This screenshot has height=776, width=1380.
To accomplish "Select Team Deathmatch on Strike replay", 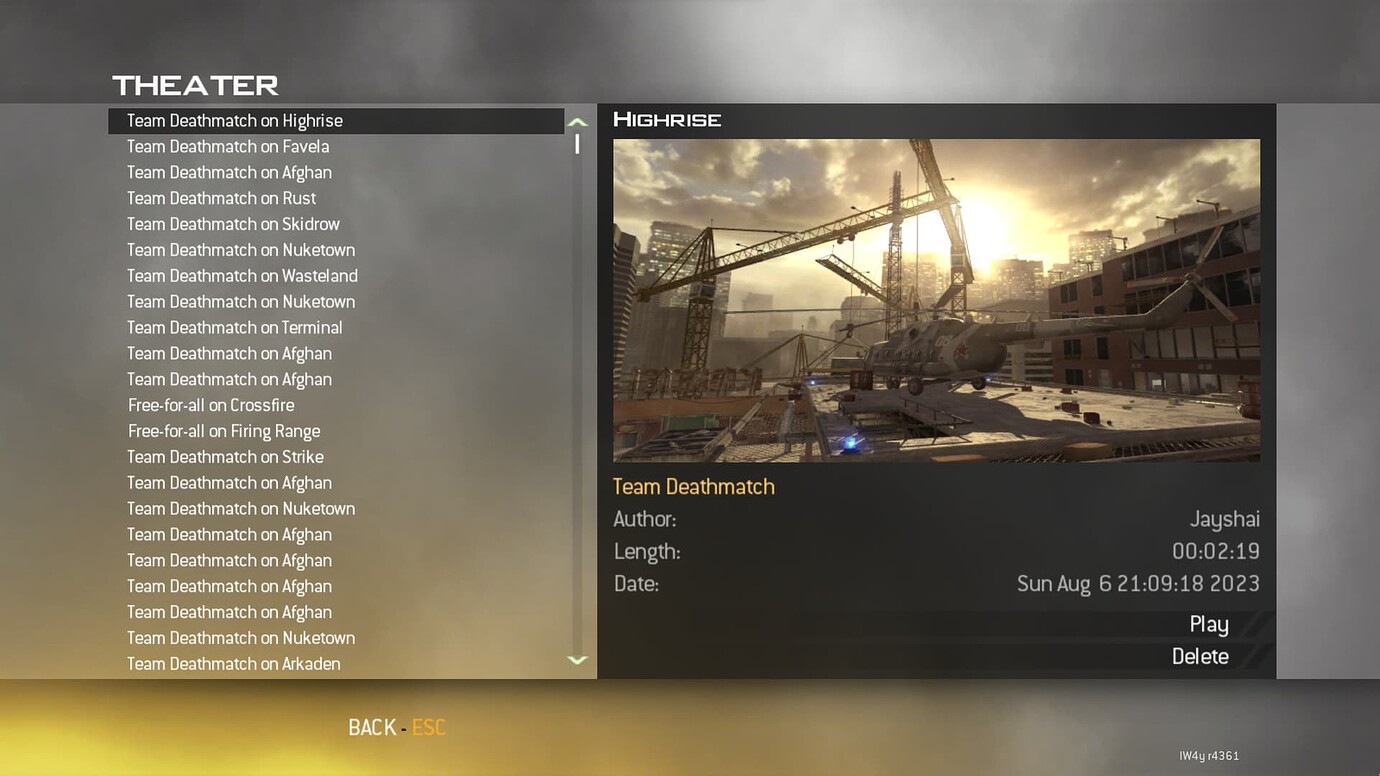I will (224, 457).
